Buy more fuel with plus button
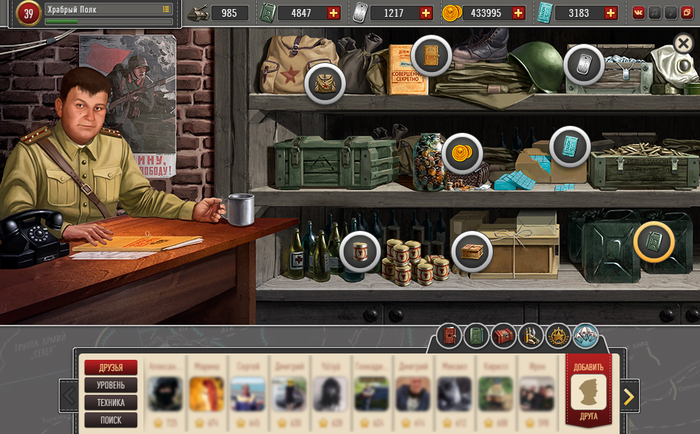 [333, 13]
